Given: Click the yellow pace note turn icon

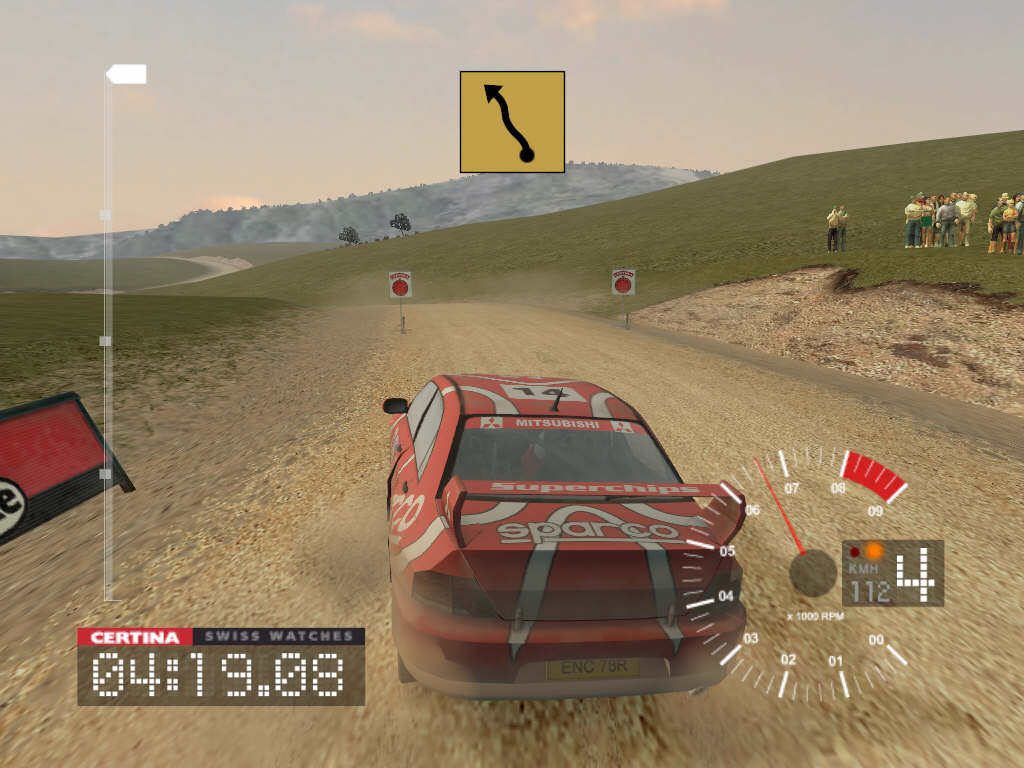Looking at the screenshot, I should coord(512,122).
